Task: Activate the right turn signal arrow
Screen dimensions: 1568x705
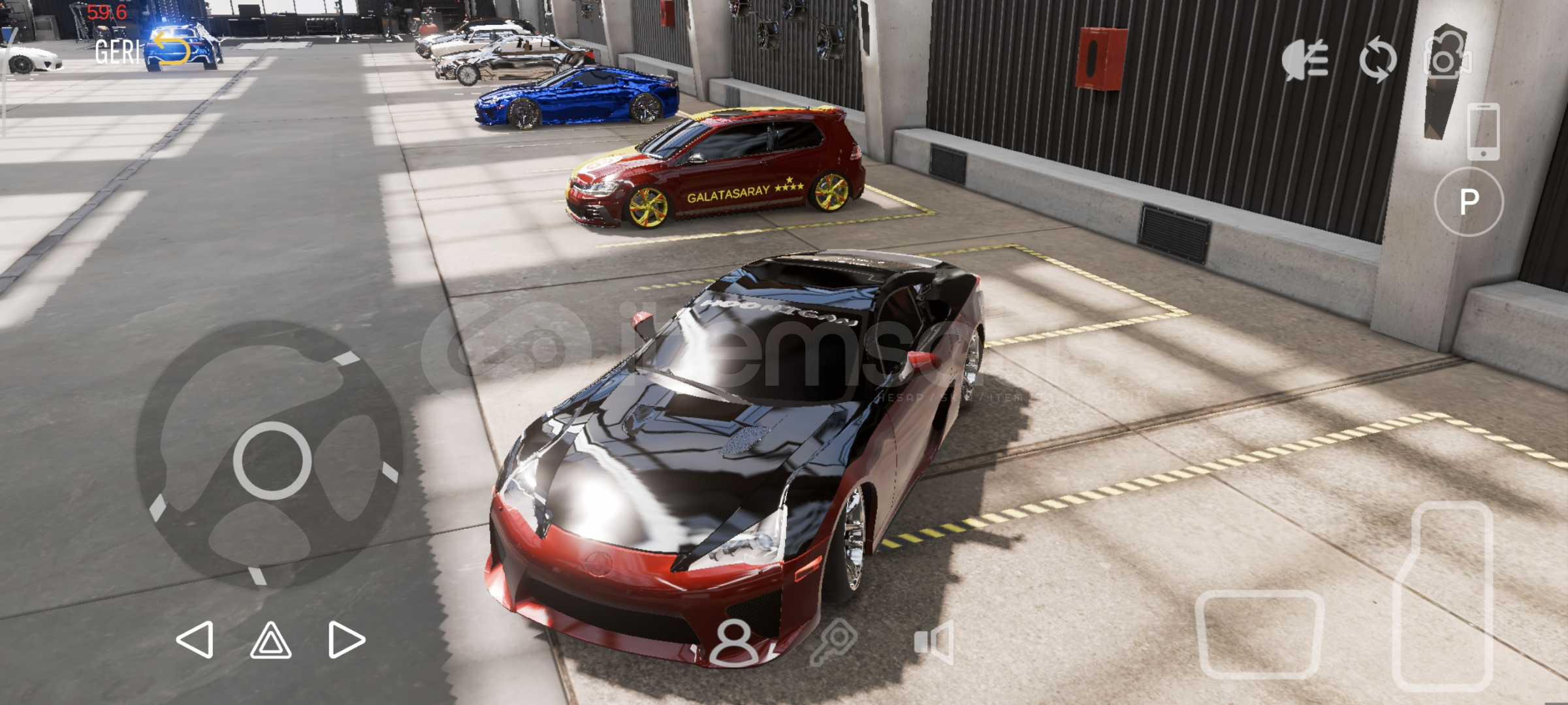Action: click(x=345, y=639)
